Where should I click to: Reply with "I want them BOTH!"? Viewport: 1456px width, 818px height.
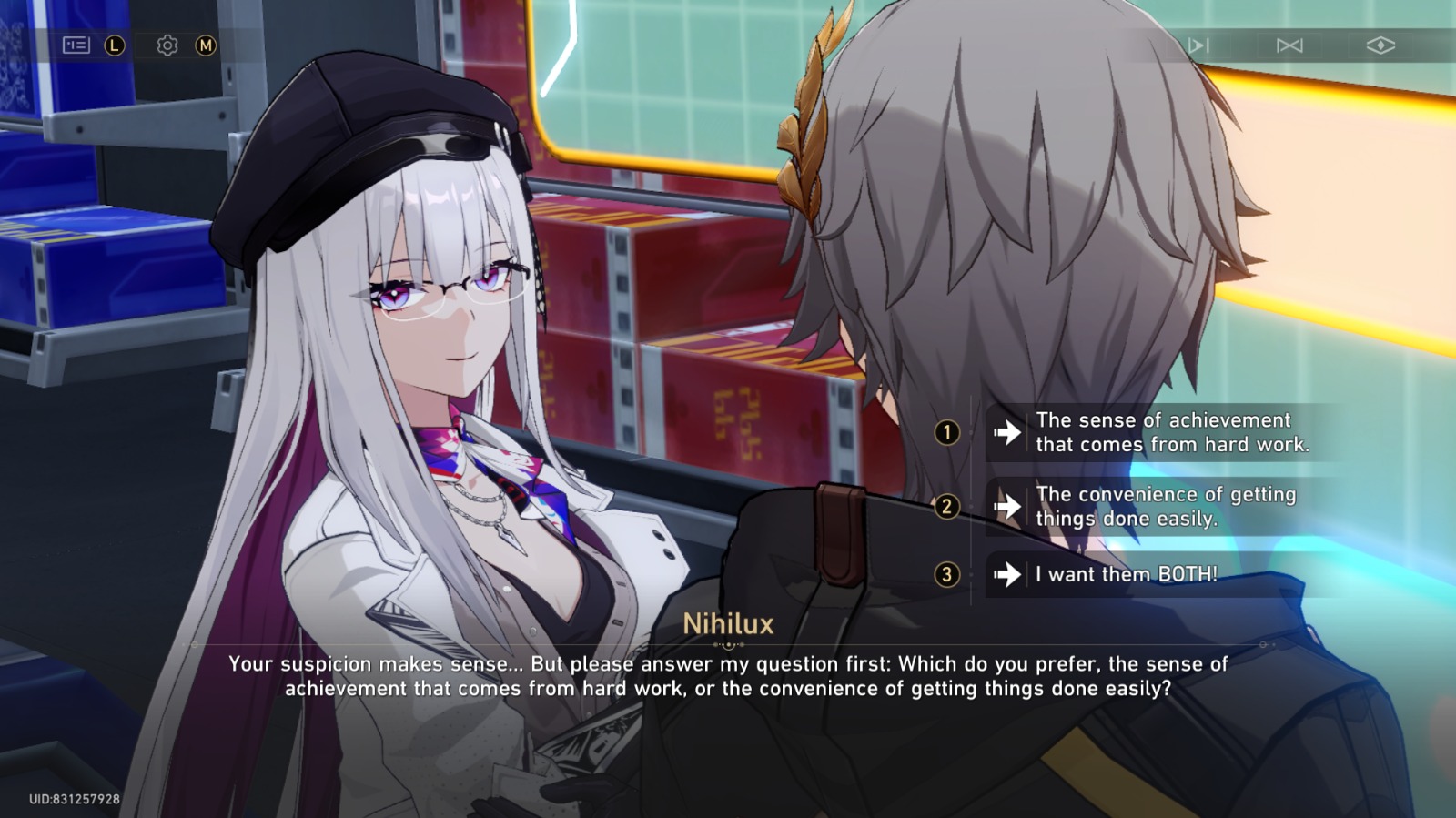pyautogui.click(x=1126, y=574)
